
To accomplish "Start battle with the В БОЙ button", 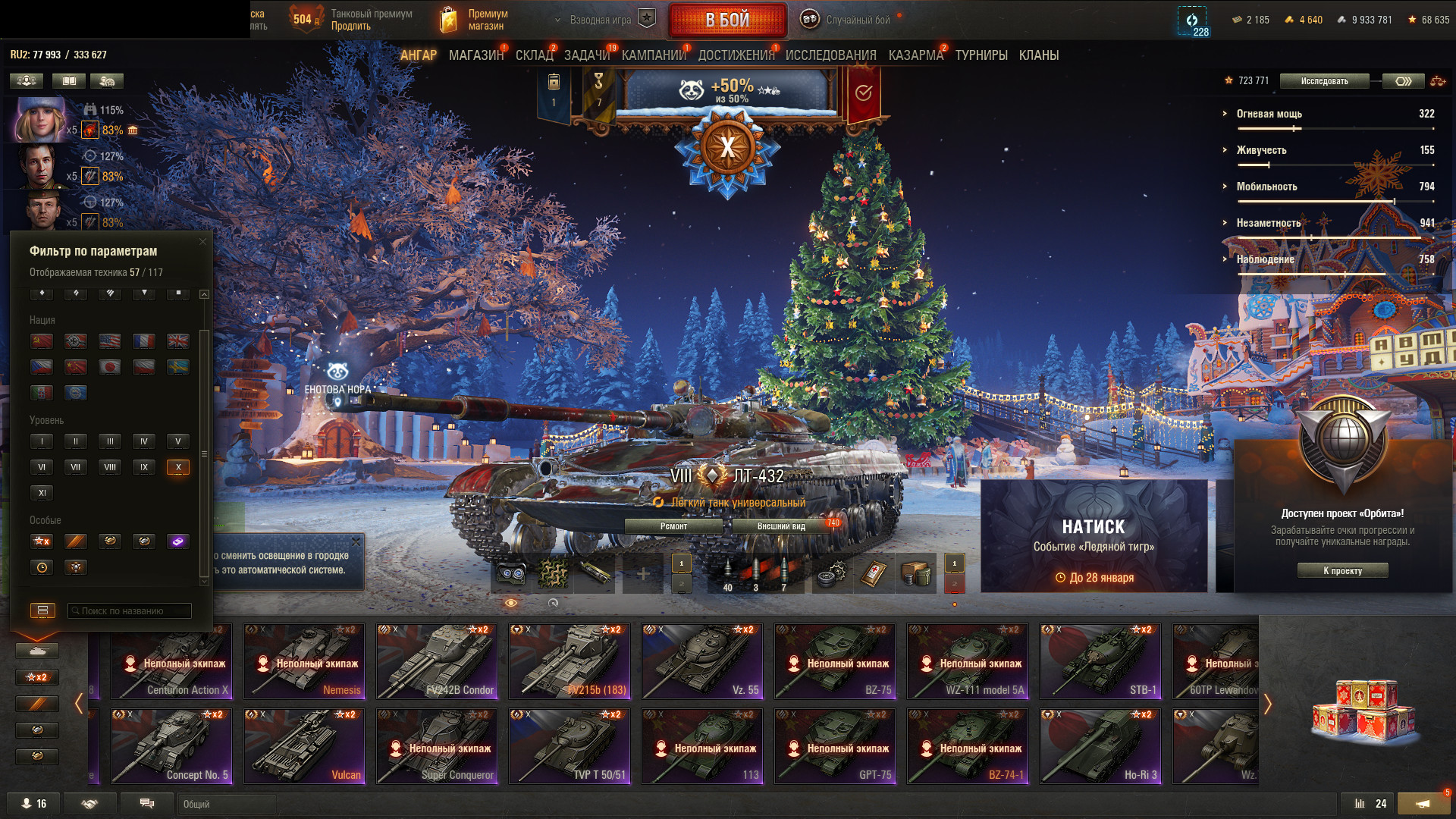I will point(727,20).
